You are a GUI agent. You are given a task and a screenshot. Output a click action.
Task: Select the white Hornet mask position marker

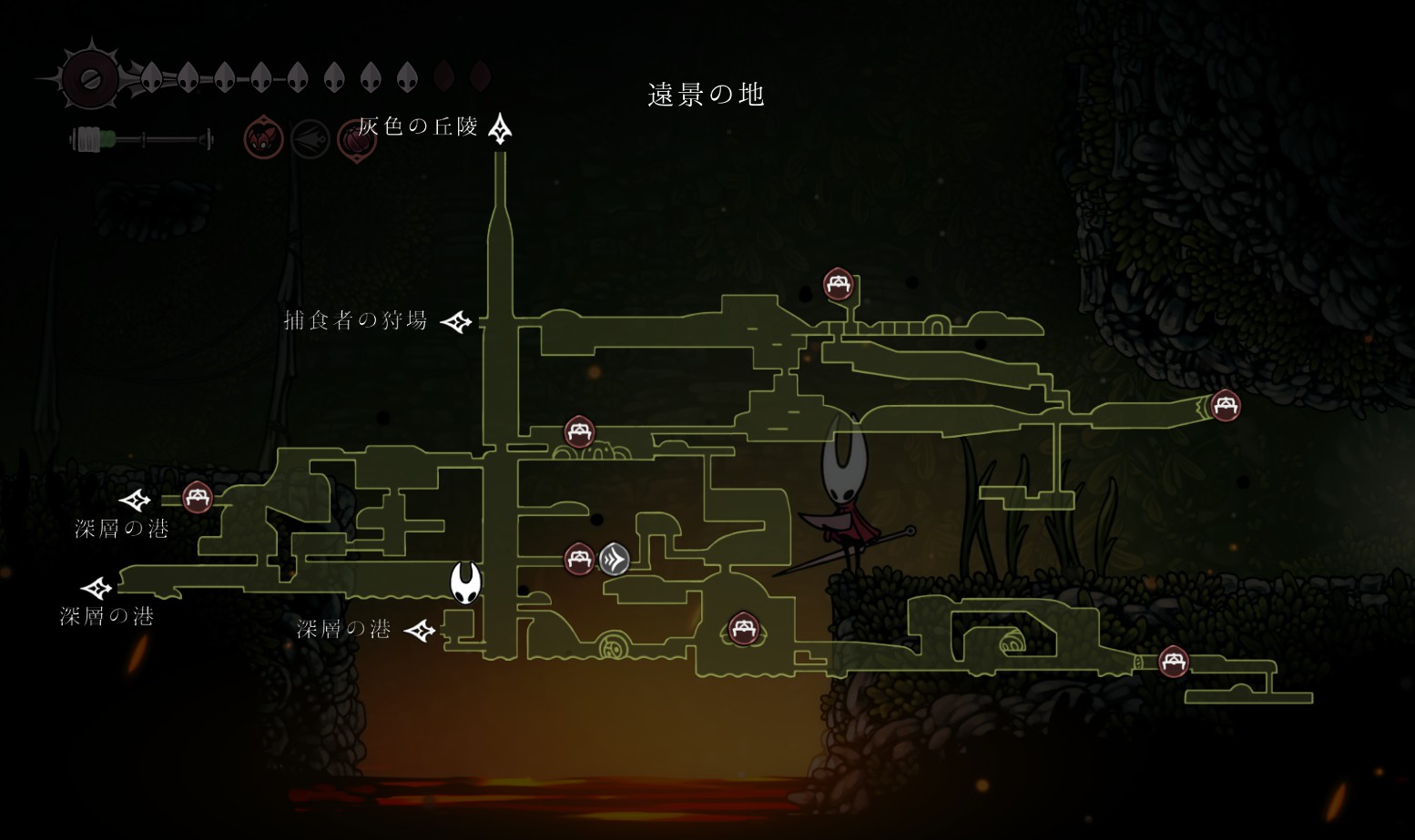pos(466,582)
